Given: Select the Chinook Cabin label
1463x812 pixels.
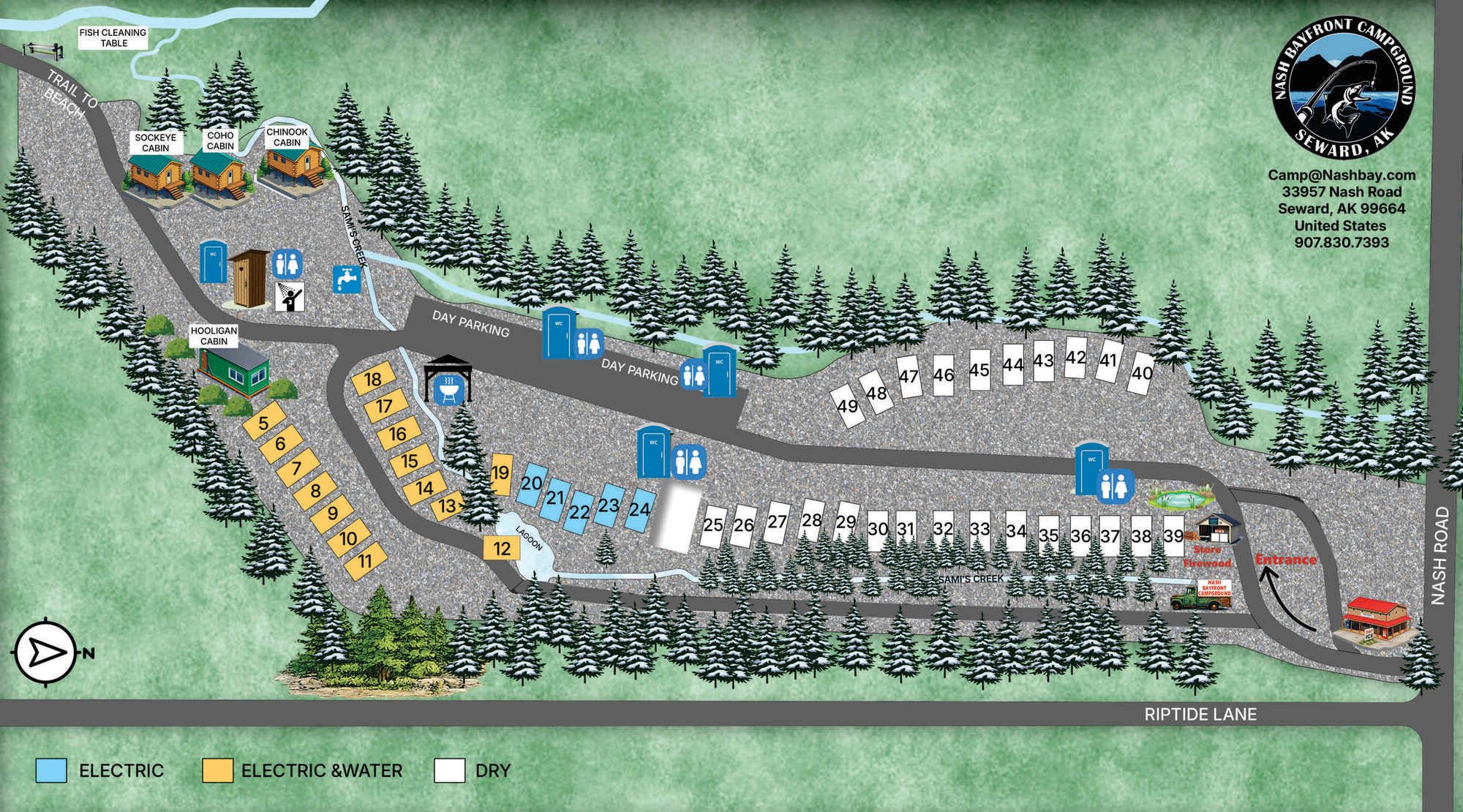Looking at the screenshot, I should click(287, 138).
